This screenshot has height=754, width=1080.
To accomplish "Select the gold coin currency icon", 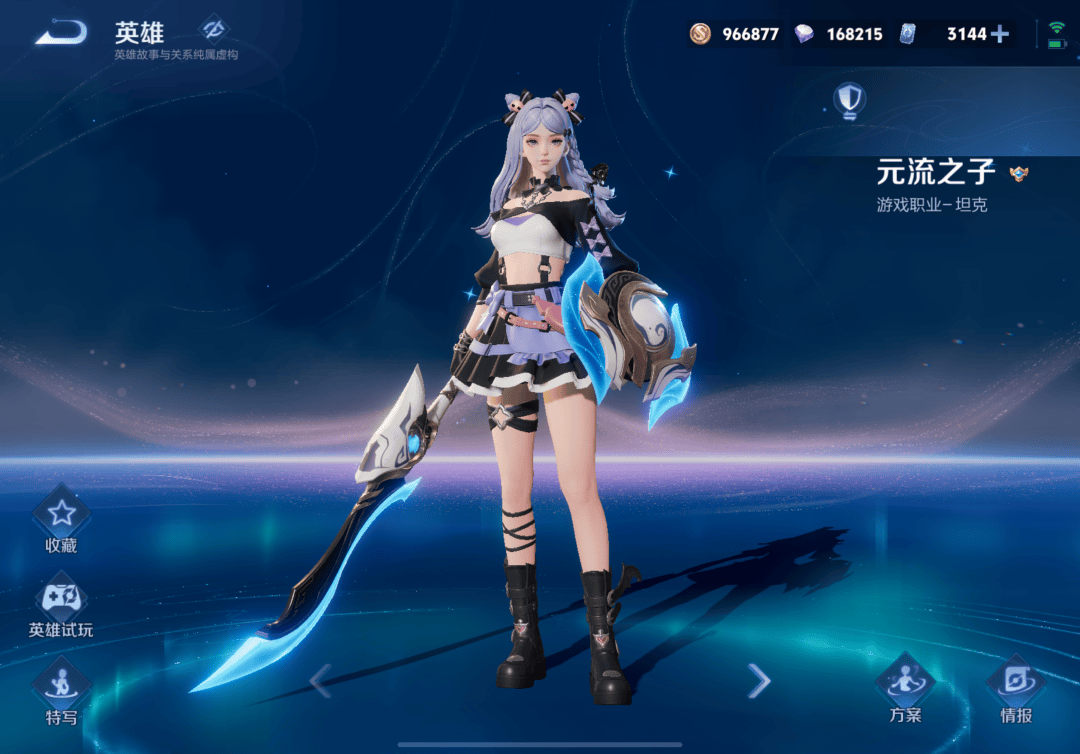I will tap(700, 34).
